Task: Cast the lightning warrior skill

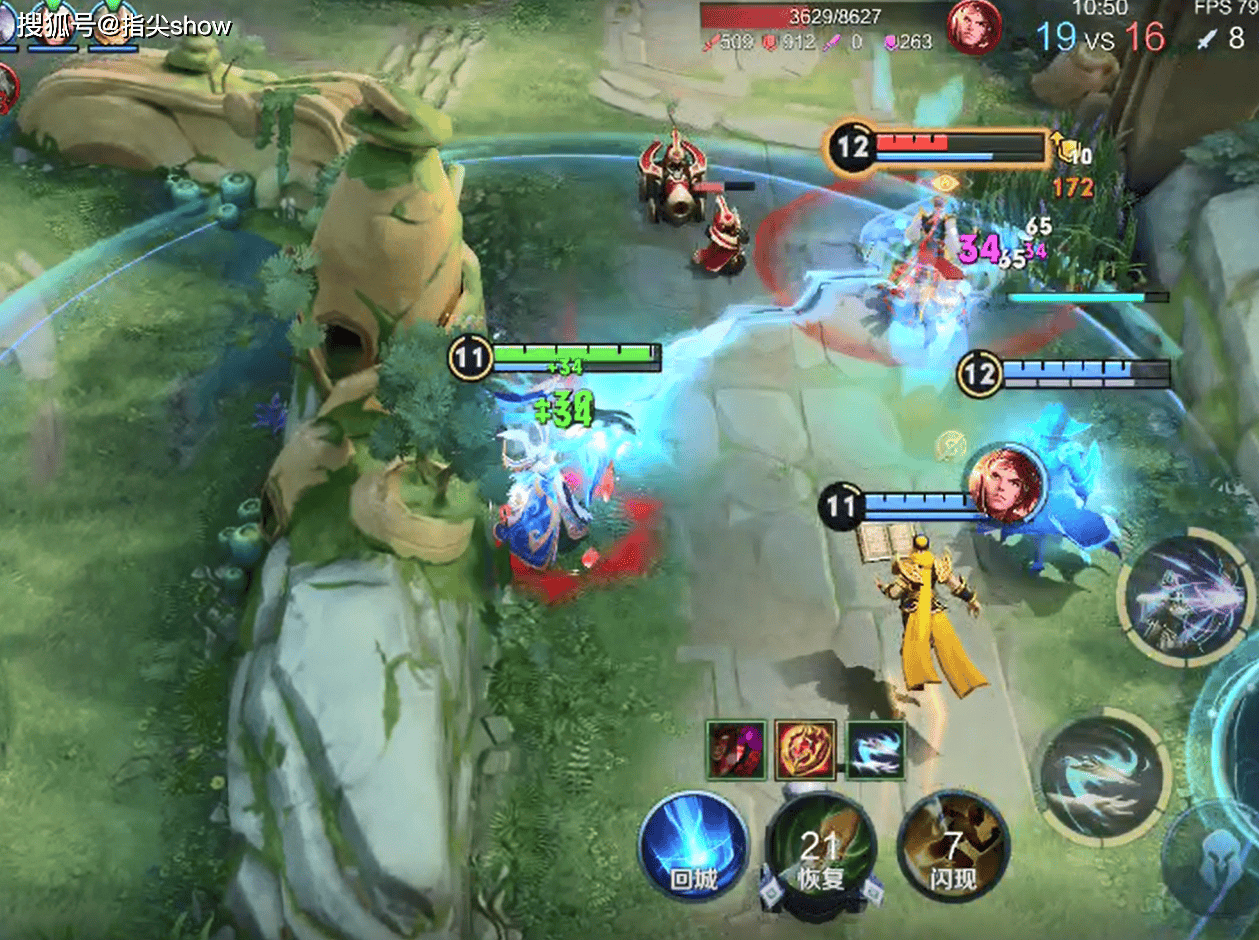Action: tap(1185, 597)
